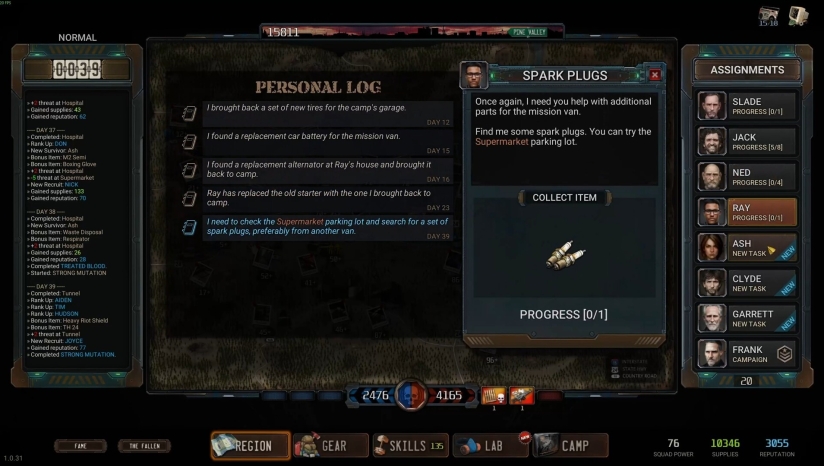Open the Gear tab
Viewport: 824px width, 466px height.
(331, 445)
